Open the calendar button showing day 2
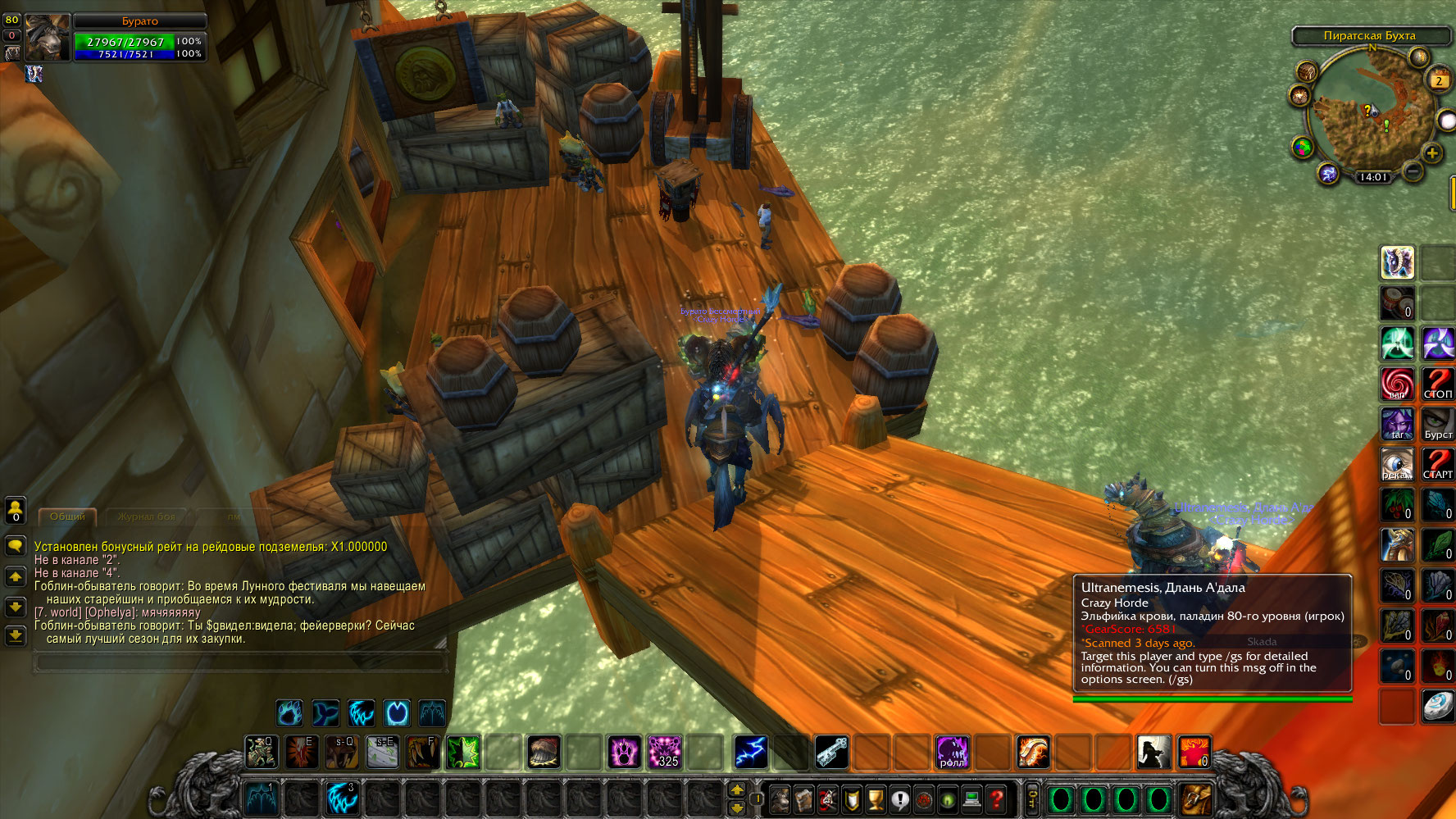This screenshot has width=1456, height=819. tap(1439, 80)
